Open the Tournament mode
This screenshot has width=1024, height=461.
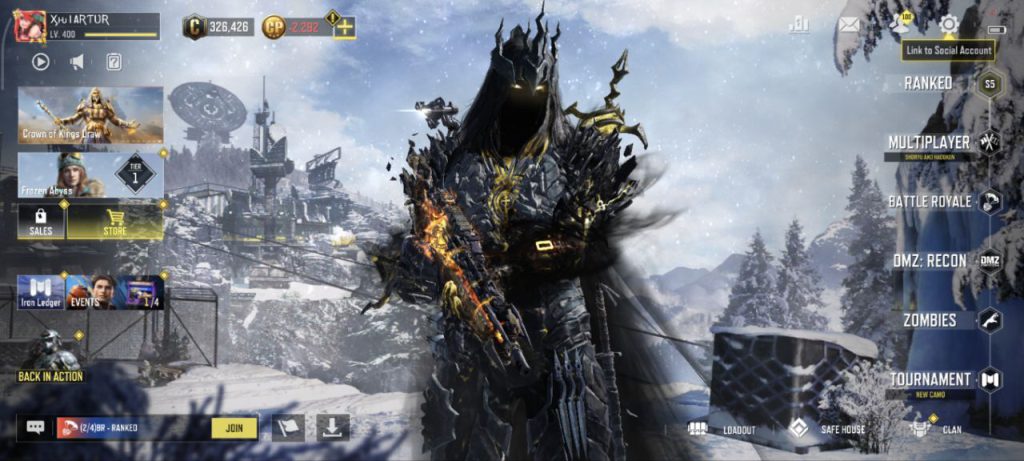click(x=931, y=379)
